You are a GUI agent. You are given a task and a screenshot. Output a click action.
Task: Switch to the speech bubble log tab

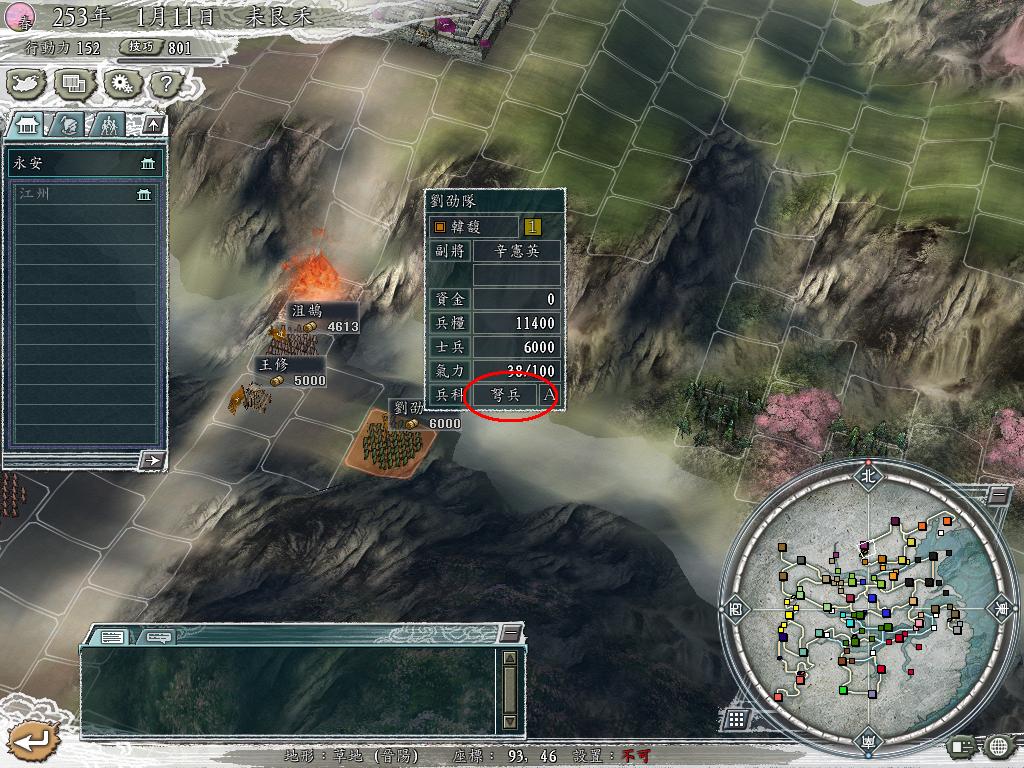156,636
